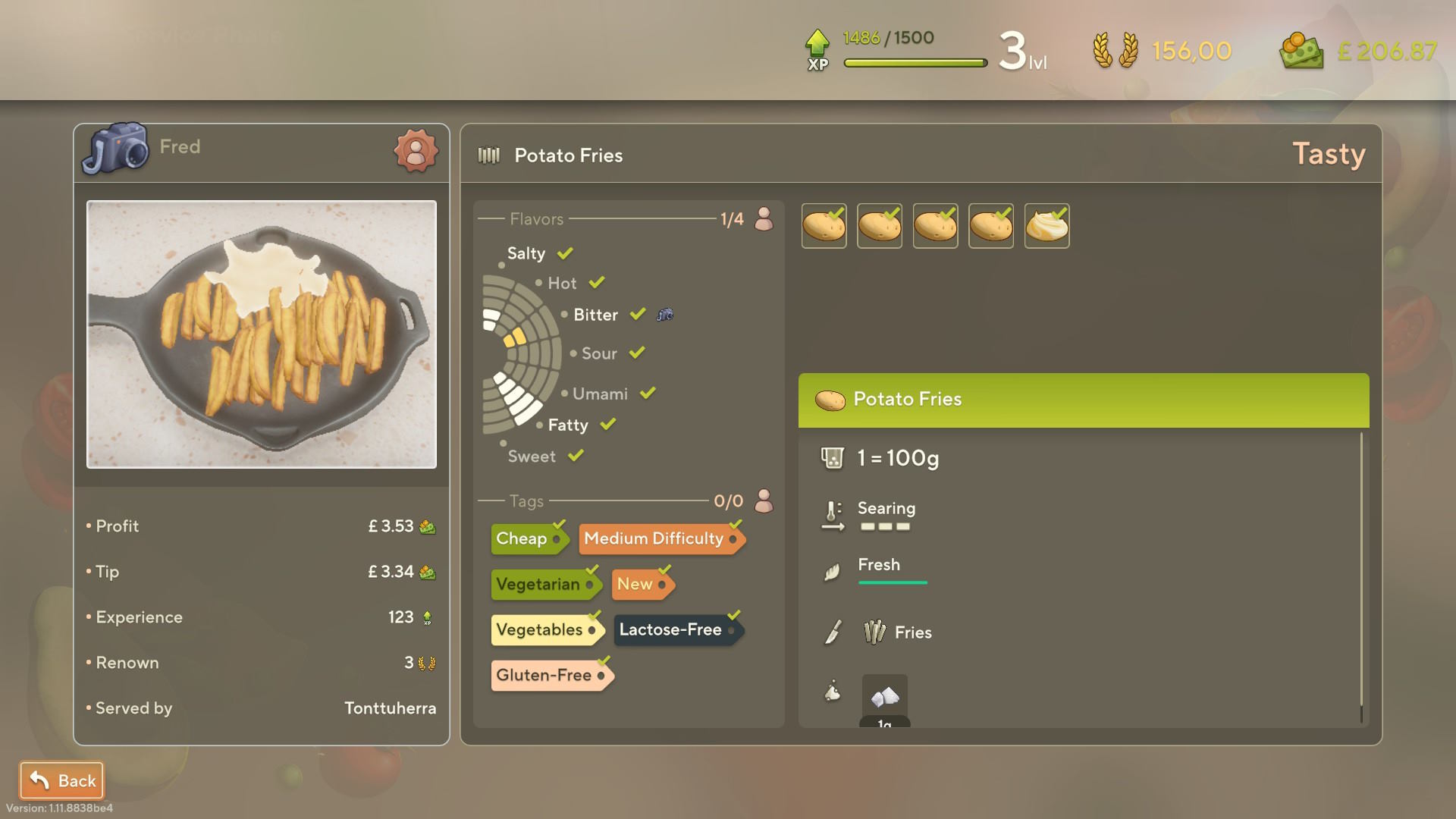Click the camera icon beside Fred

coord(115,148)
